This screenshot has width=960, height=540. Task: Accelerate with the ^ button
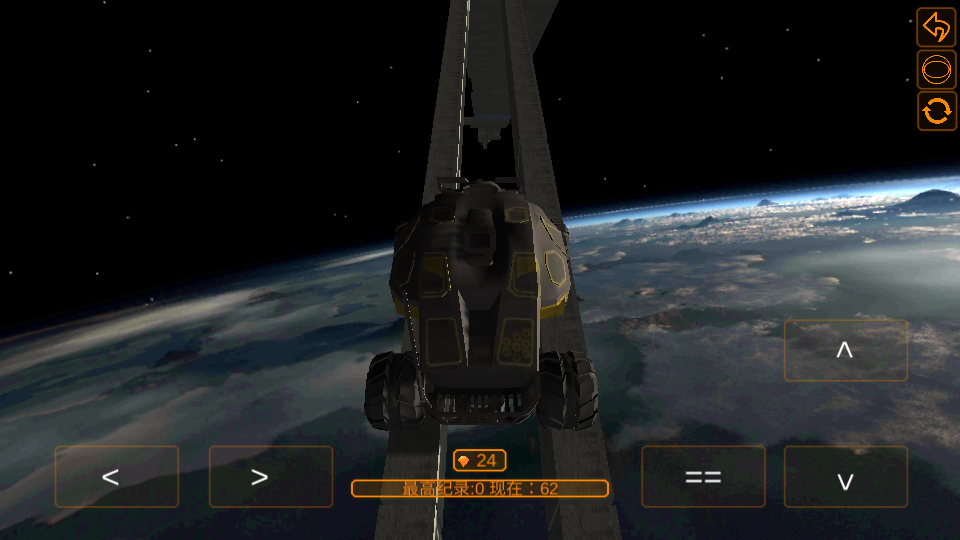(x=845, y=350)
